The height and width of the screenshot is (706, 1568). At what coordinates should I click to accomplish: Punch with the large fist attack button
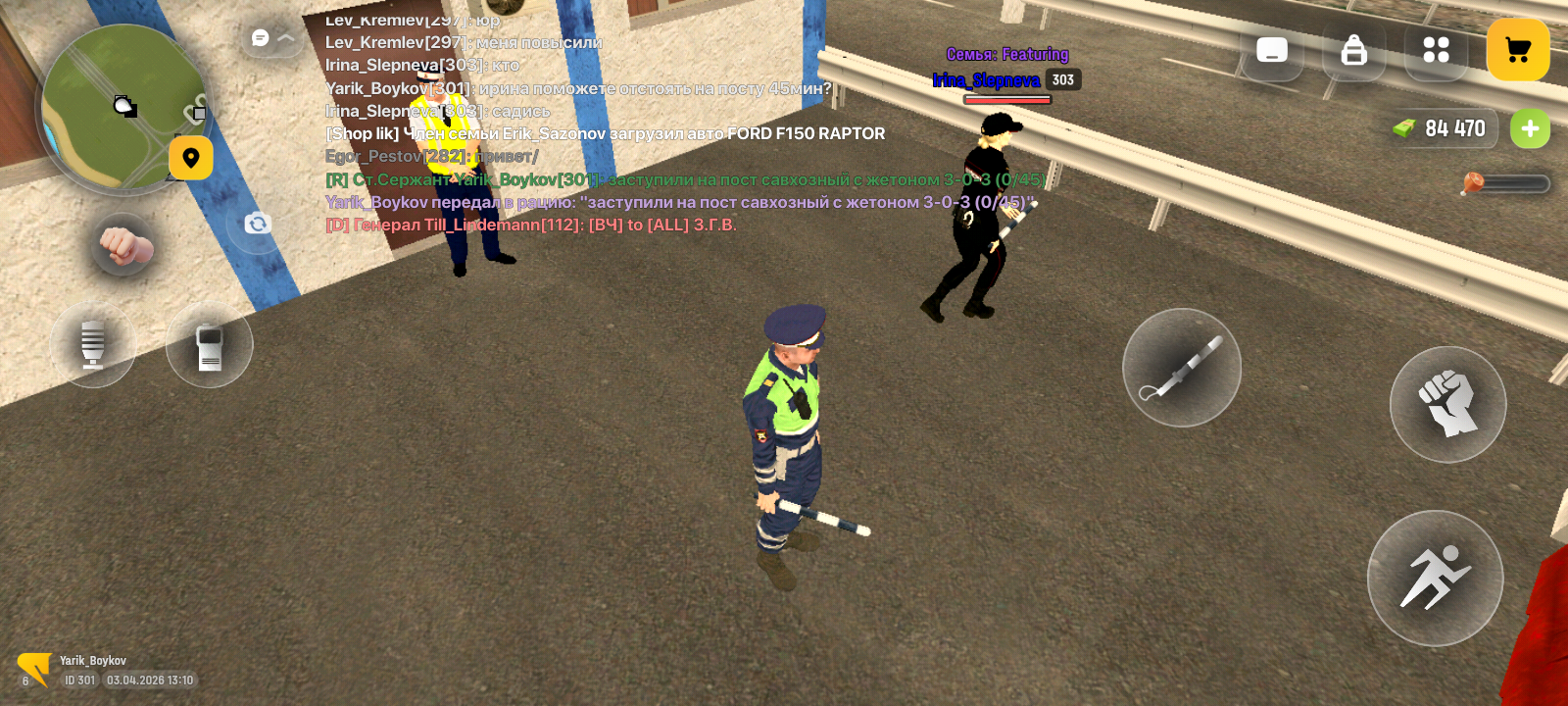click(1447, 404)
